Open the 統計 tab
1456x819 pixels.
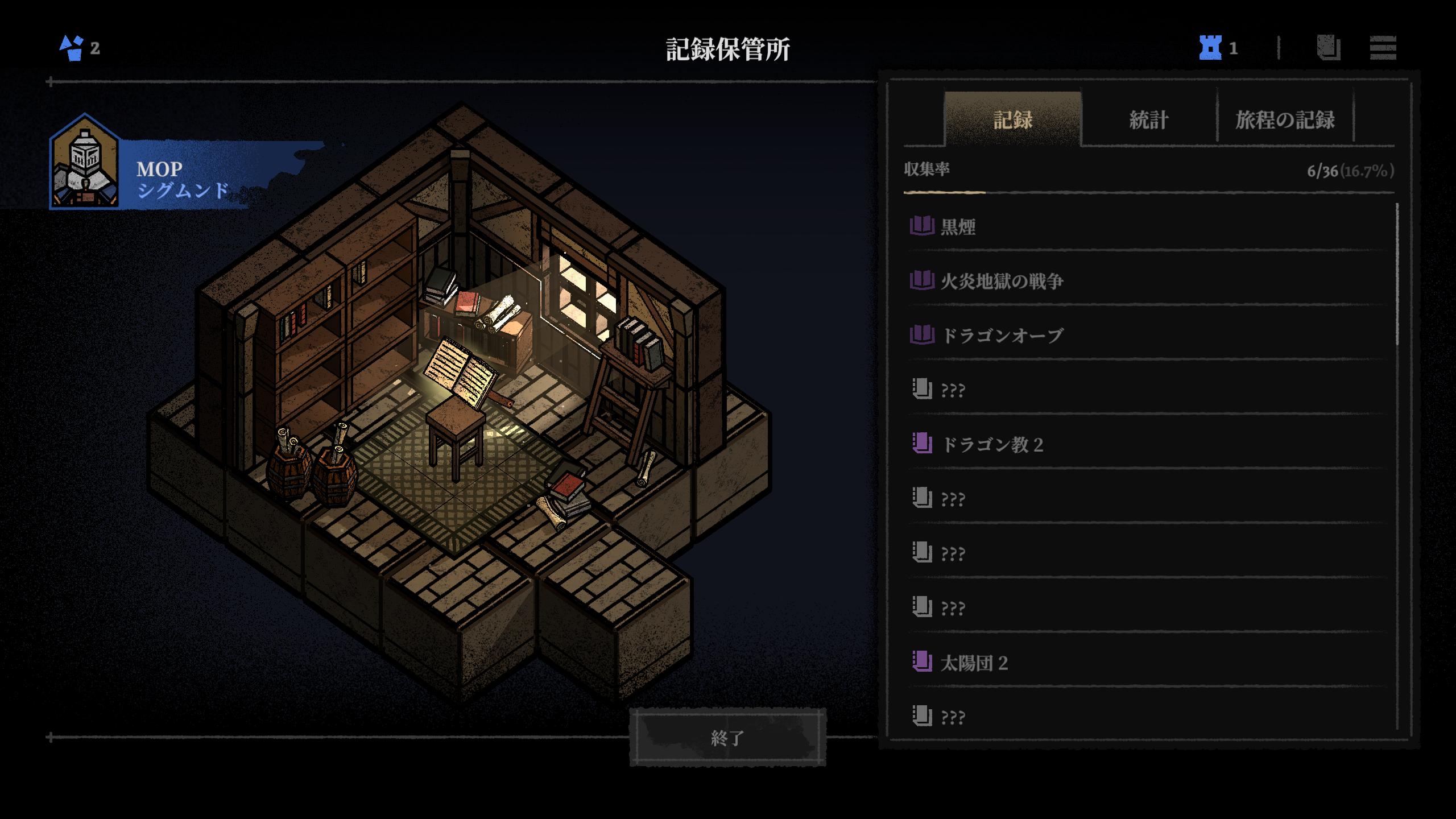pyautogui.click(x=1149, y=119)
